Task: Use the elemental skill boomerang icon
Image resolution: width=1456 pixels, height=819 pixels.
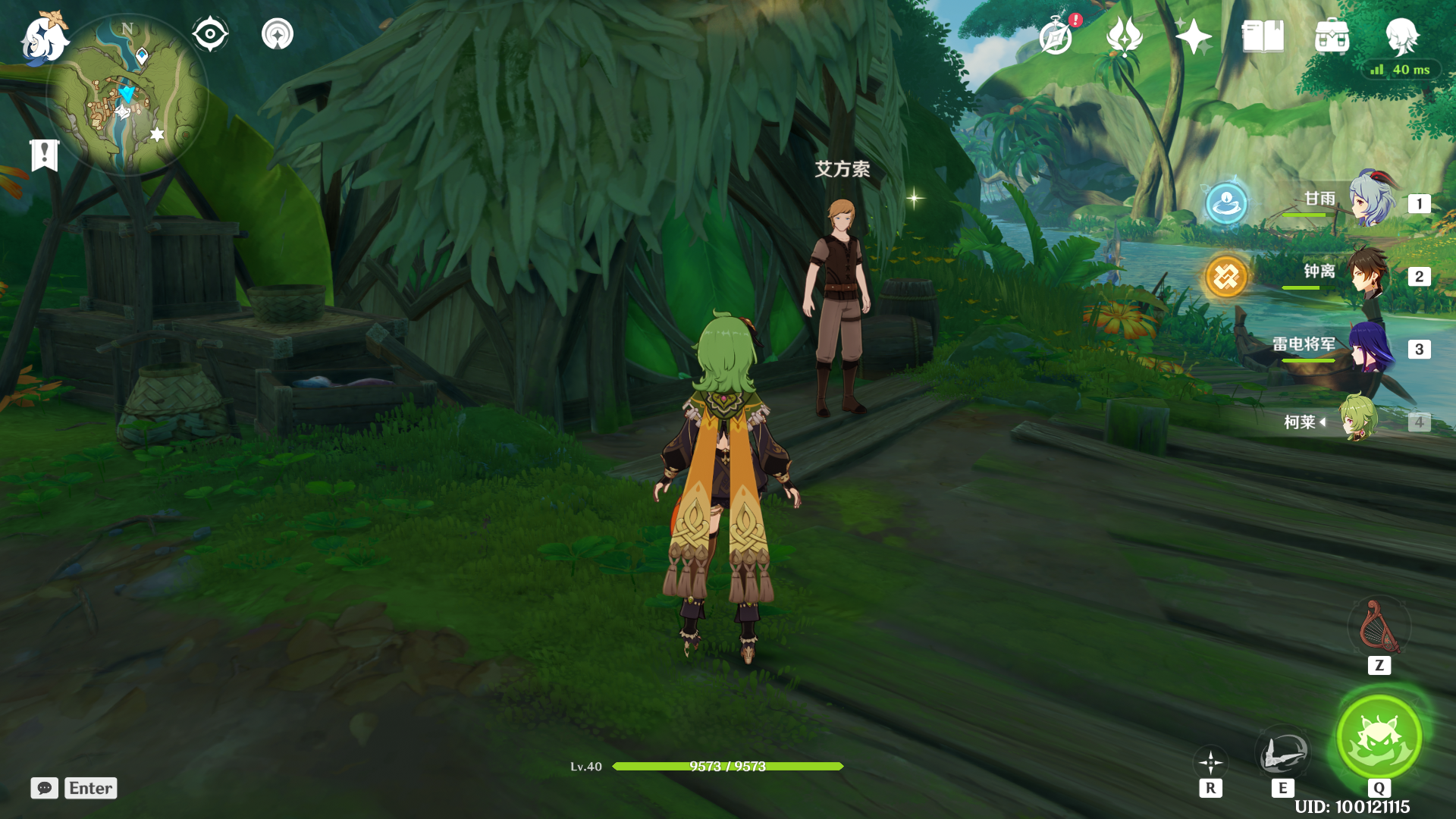Action: (x=1282, y=752)
